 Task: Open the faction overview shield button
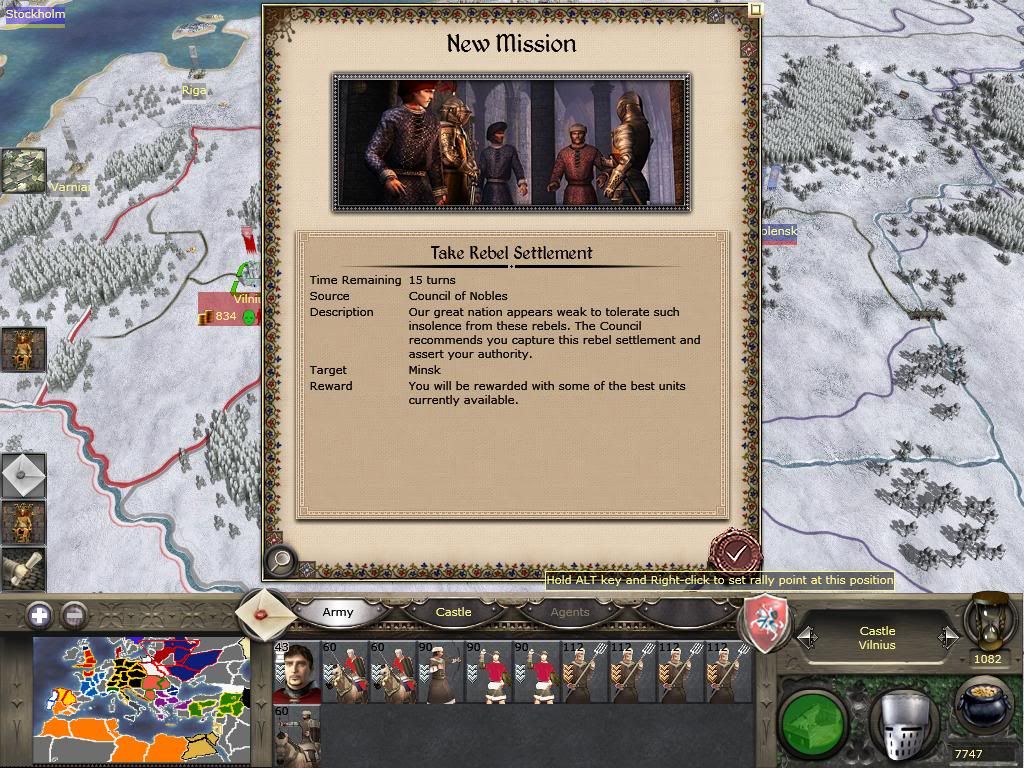coord(765,624)
